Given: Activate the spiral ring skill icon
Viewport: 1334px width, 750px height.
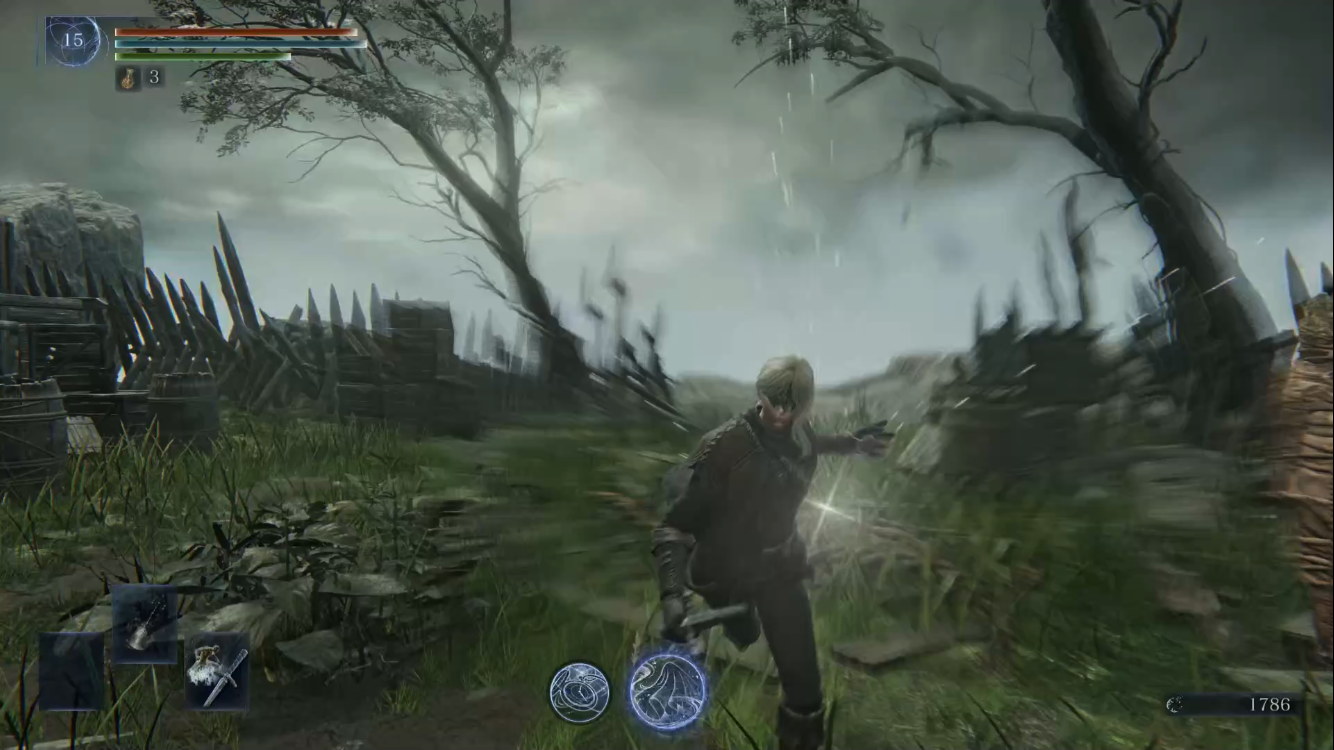Looking at the screenshot, I should coord(579,692).
